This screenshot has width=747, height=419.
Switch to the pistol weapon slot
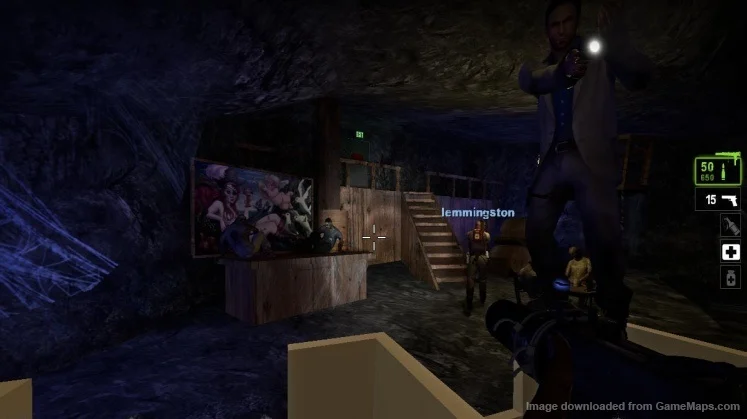pos(719,200)
